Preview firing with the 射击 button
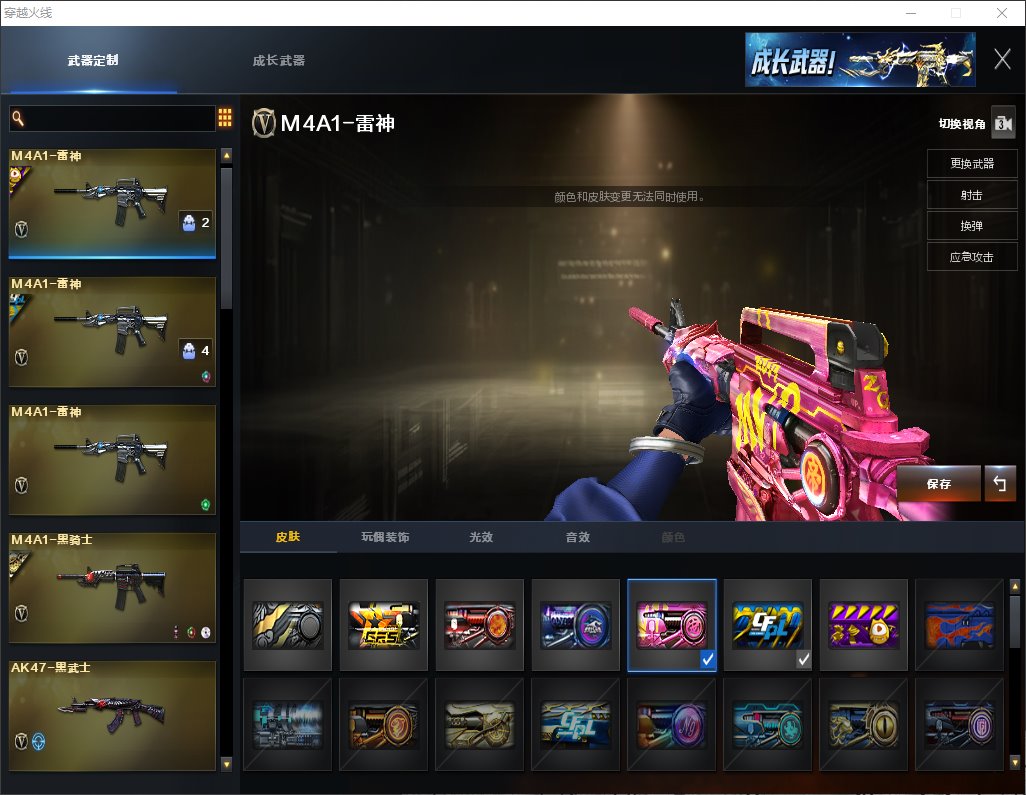Image resolution: width=1026 pixels, height=795 pixels. [x=971, y=195]
